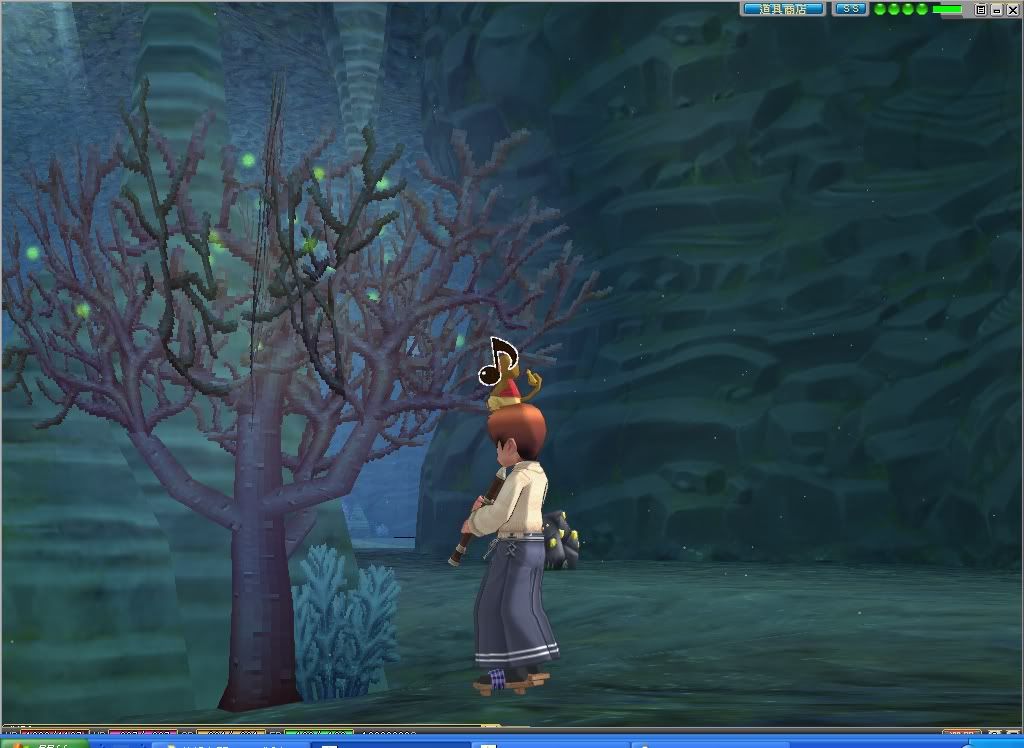Close the game window
Viewport: 1024px width, 748px height.
1011,9
